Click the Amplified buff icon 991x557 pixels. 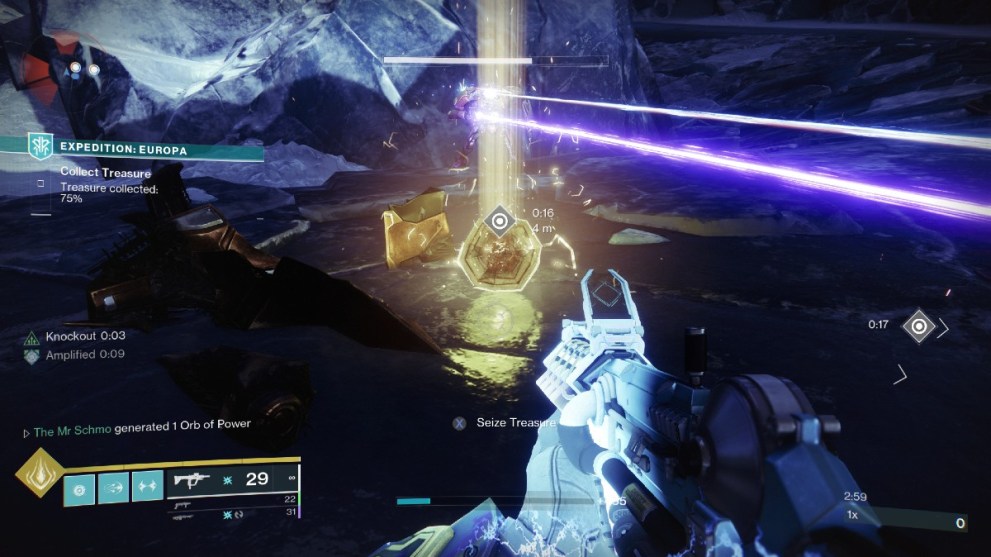31,354
